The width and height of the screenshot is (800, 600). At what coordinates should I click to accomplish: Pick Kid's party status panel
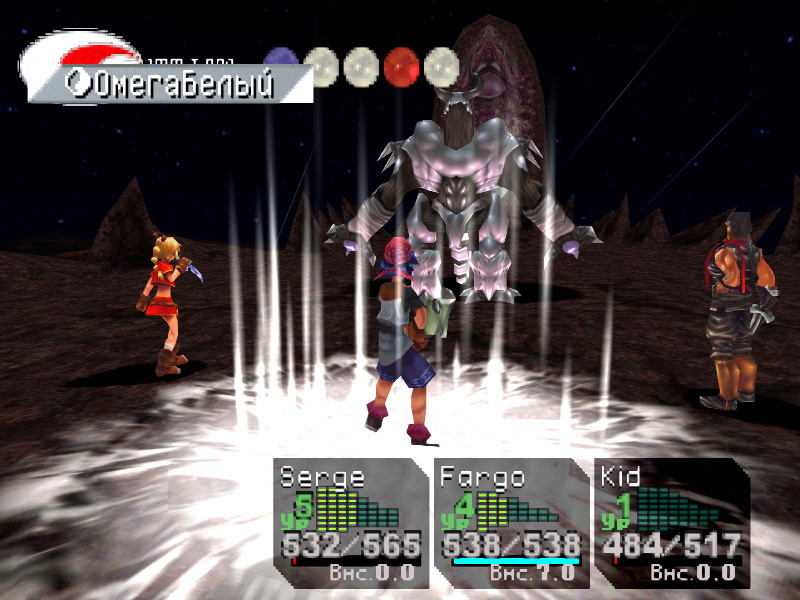(670, 522)
